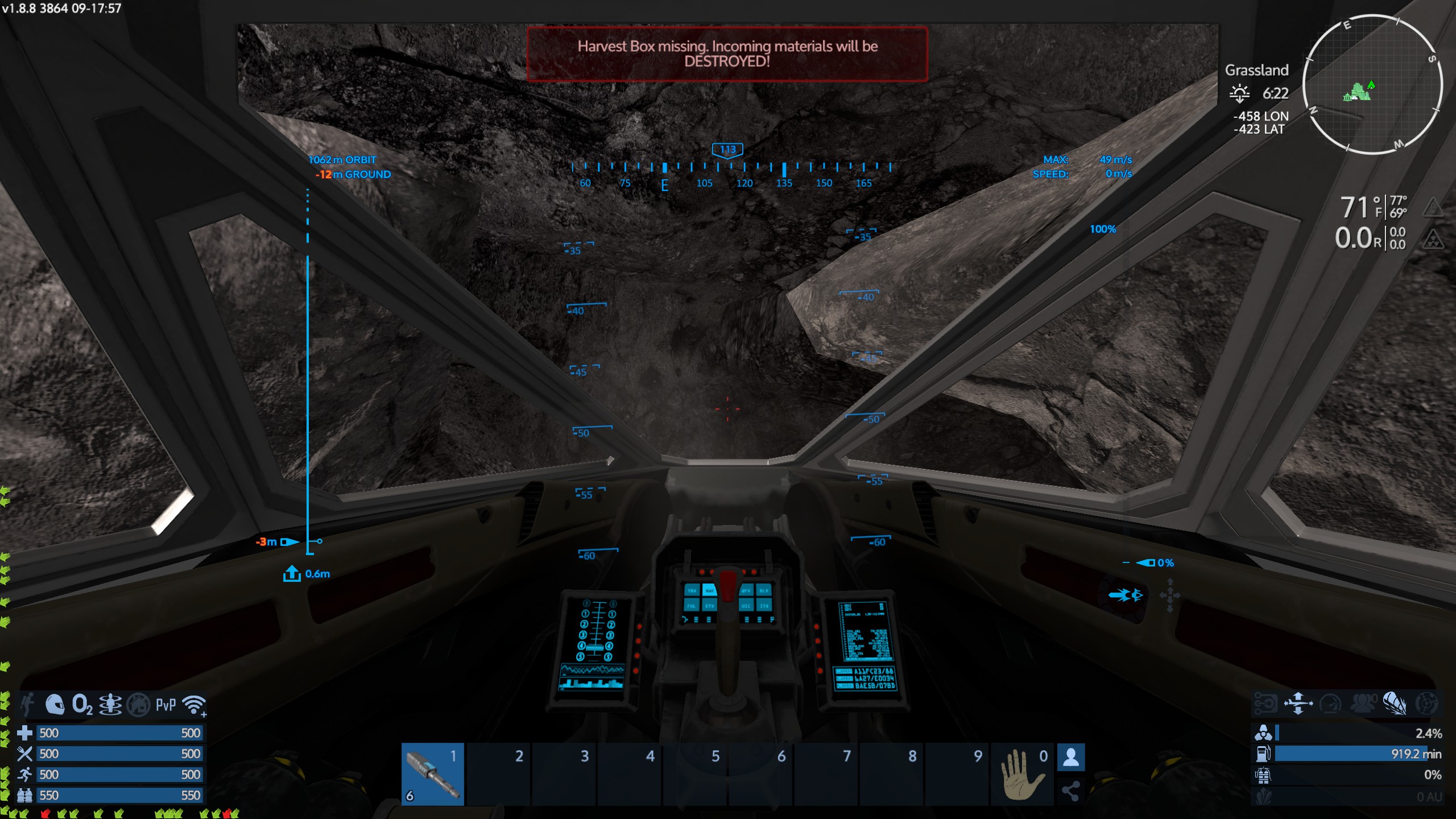Click the share-nodes icon beside the hotbar
Screen dimensions: 1456x819
coord(1071,791)
